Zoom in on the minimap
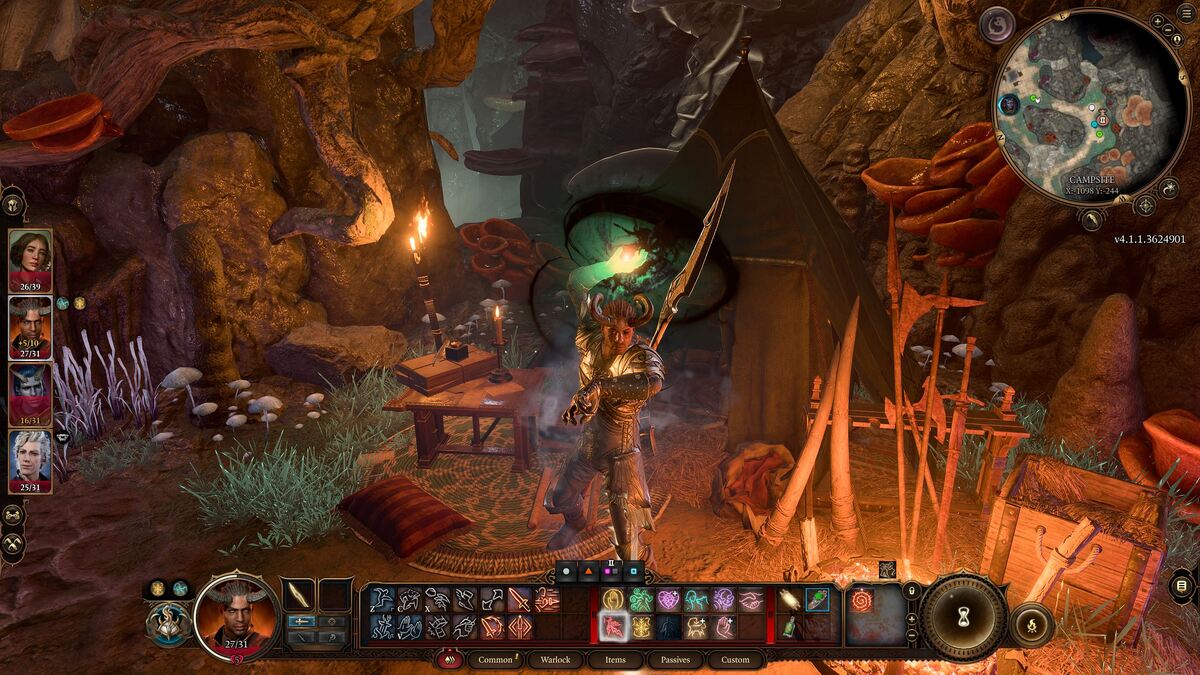 tap(1157, 21)
